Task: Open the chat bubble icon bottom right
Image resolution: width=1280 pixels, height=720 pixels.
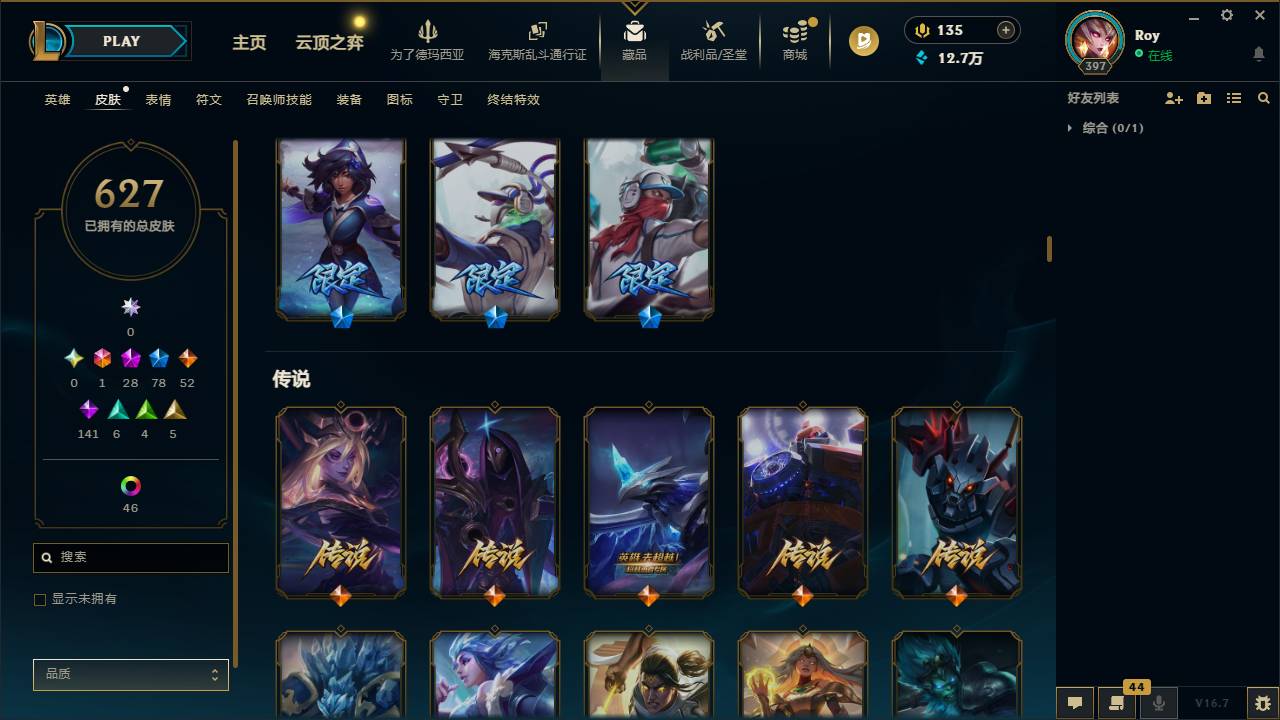Action: [x=1075, y=703]
